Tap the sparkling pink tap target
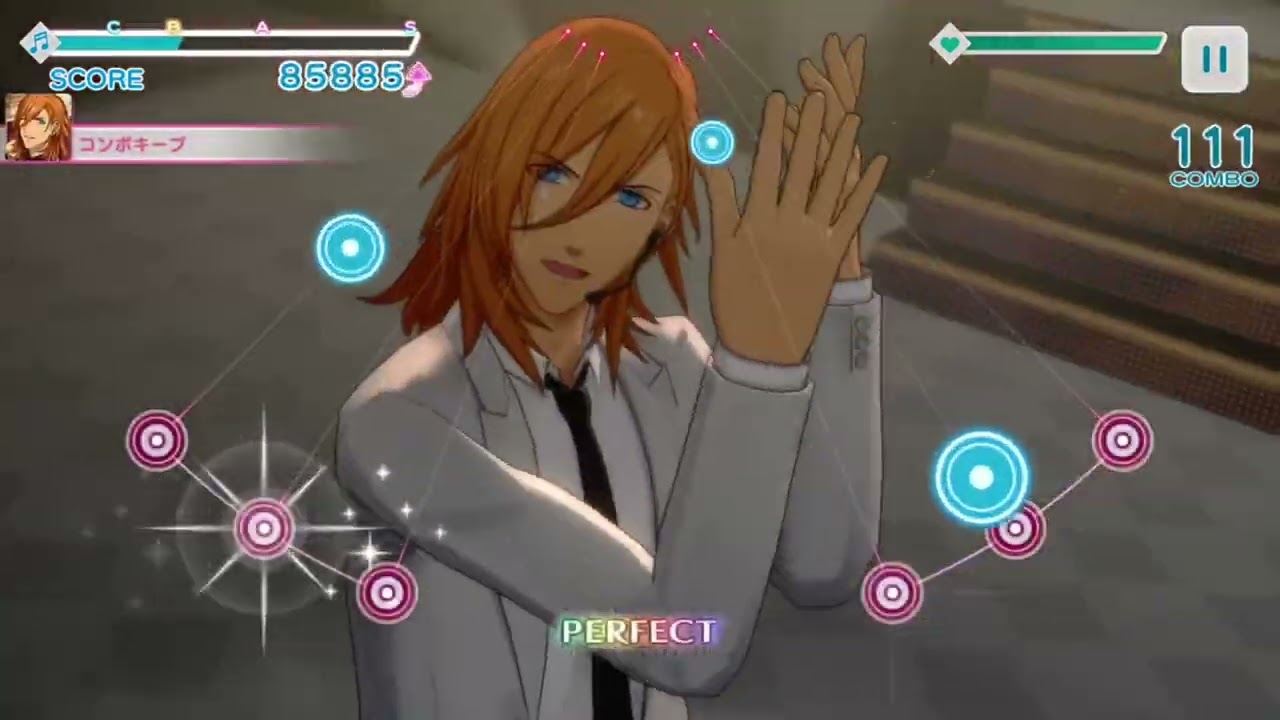The height and width of the screenshot is (720, 1280). (x=264, y=527)
